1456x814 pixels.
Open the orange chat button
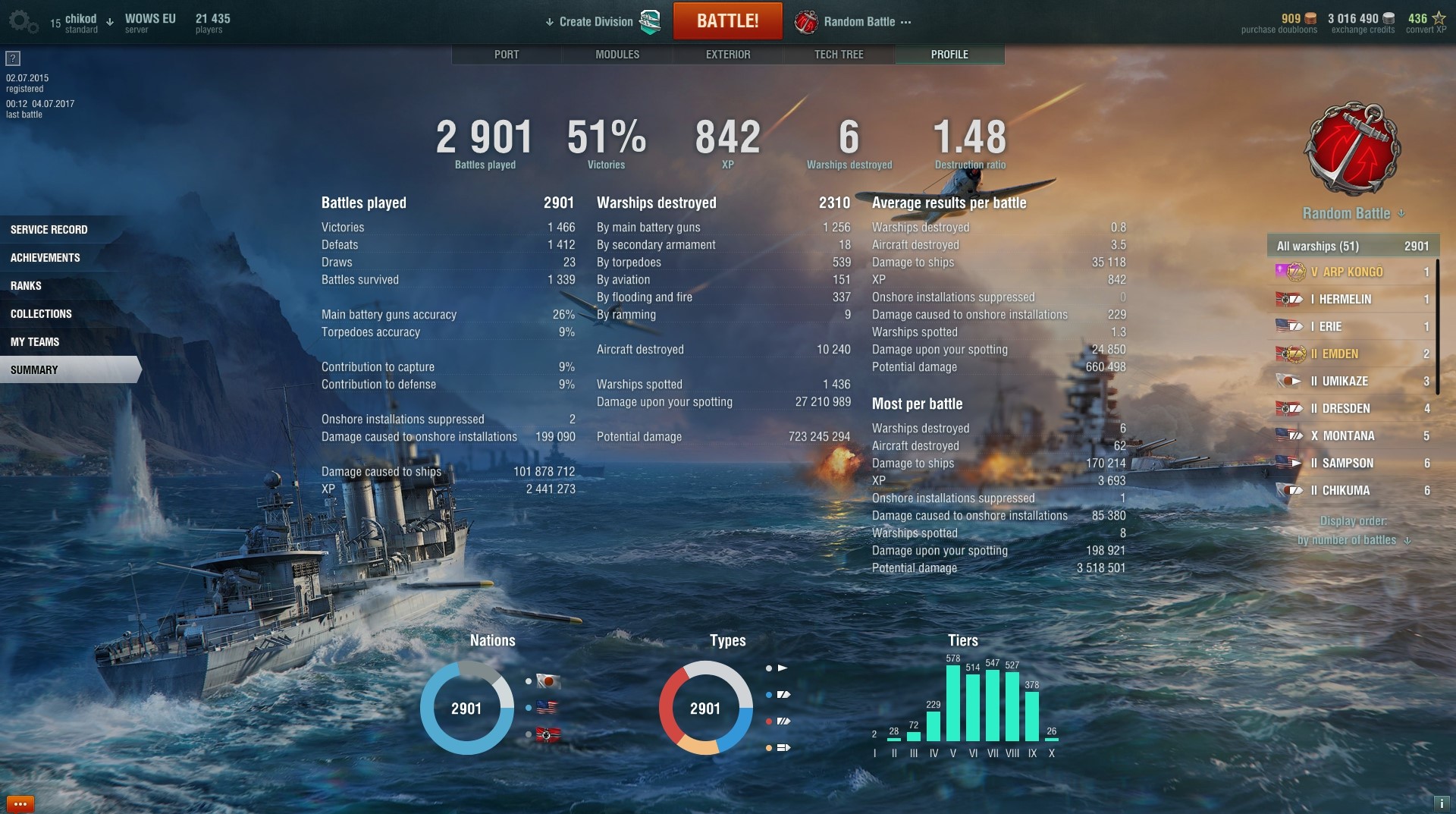(20, 803)
